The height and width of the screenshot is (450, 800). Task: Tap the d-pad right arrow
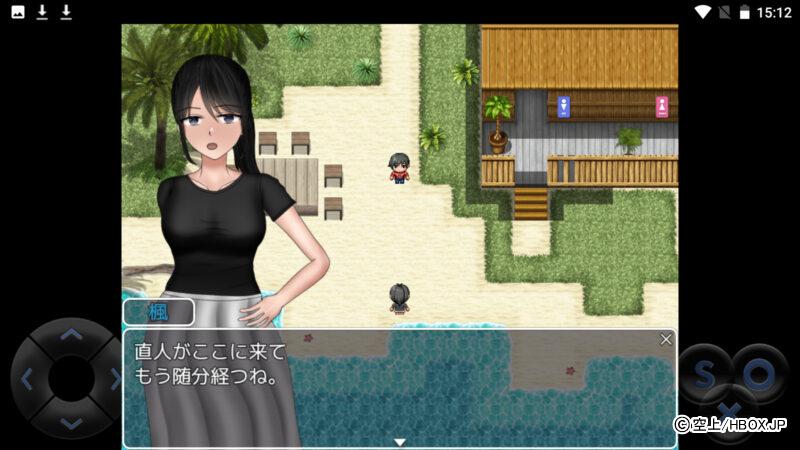114,379
